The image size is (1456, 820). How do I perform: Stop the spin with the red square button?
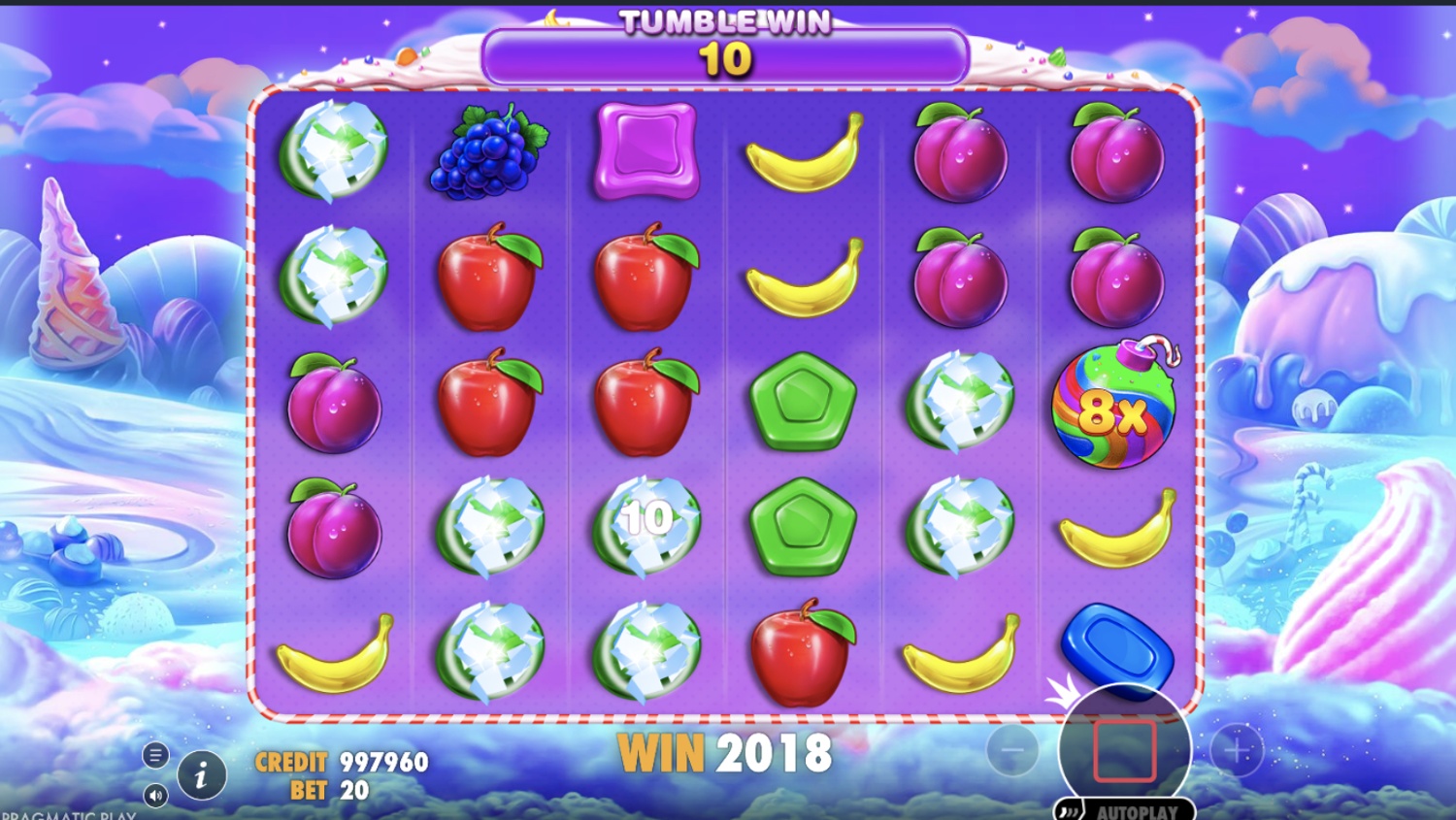[1124, 750]
